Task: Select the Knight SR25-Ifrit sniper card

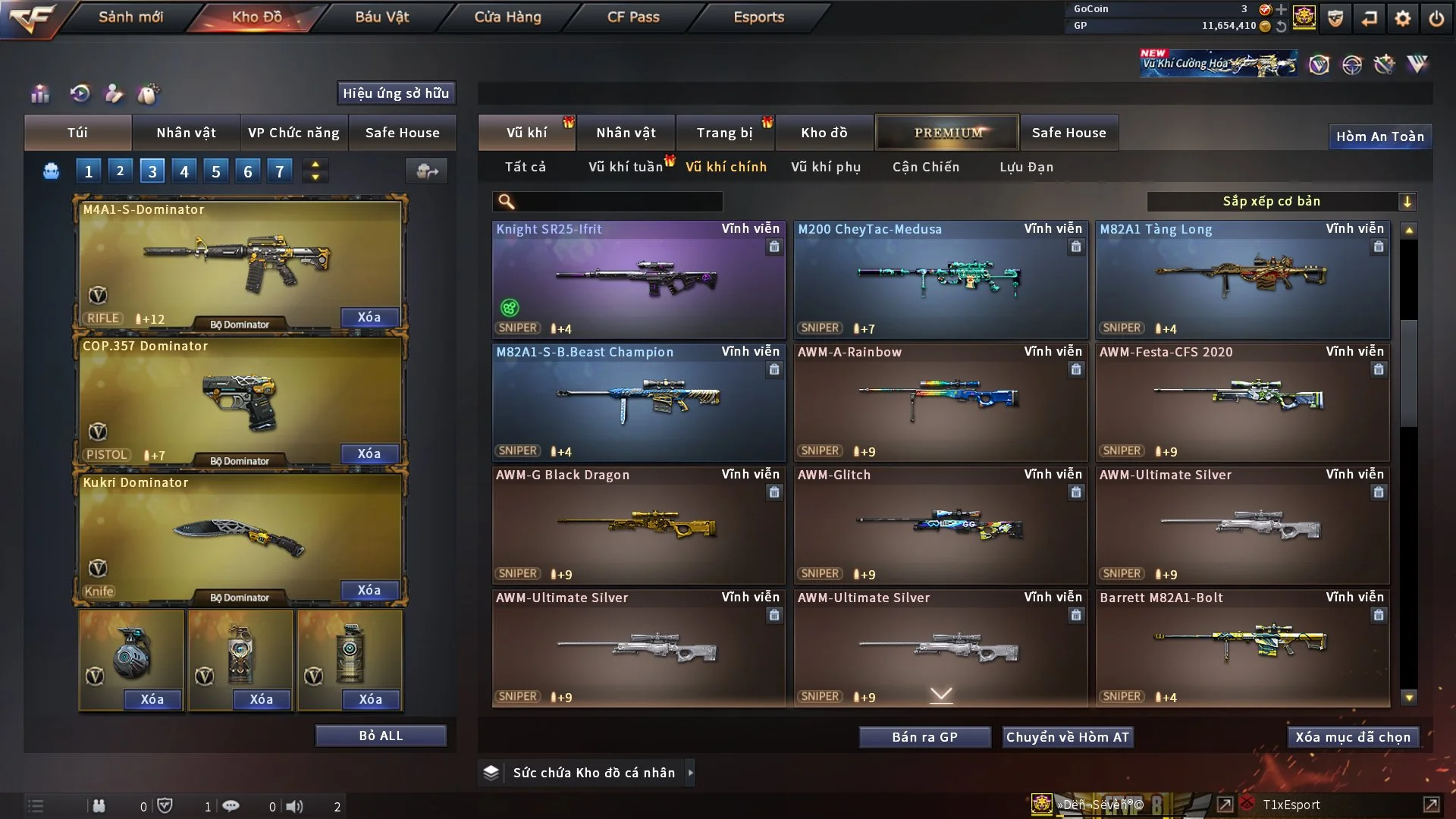Action: [x=639, y=279]
